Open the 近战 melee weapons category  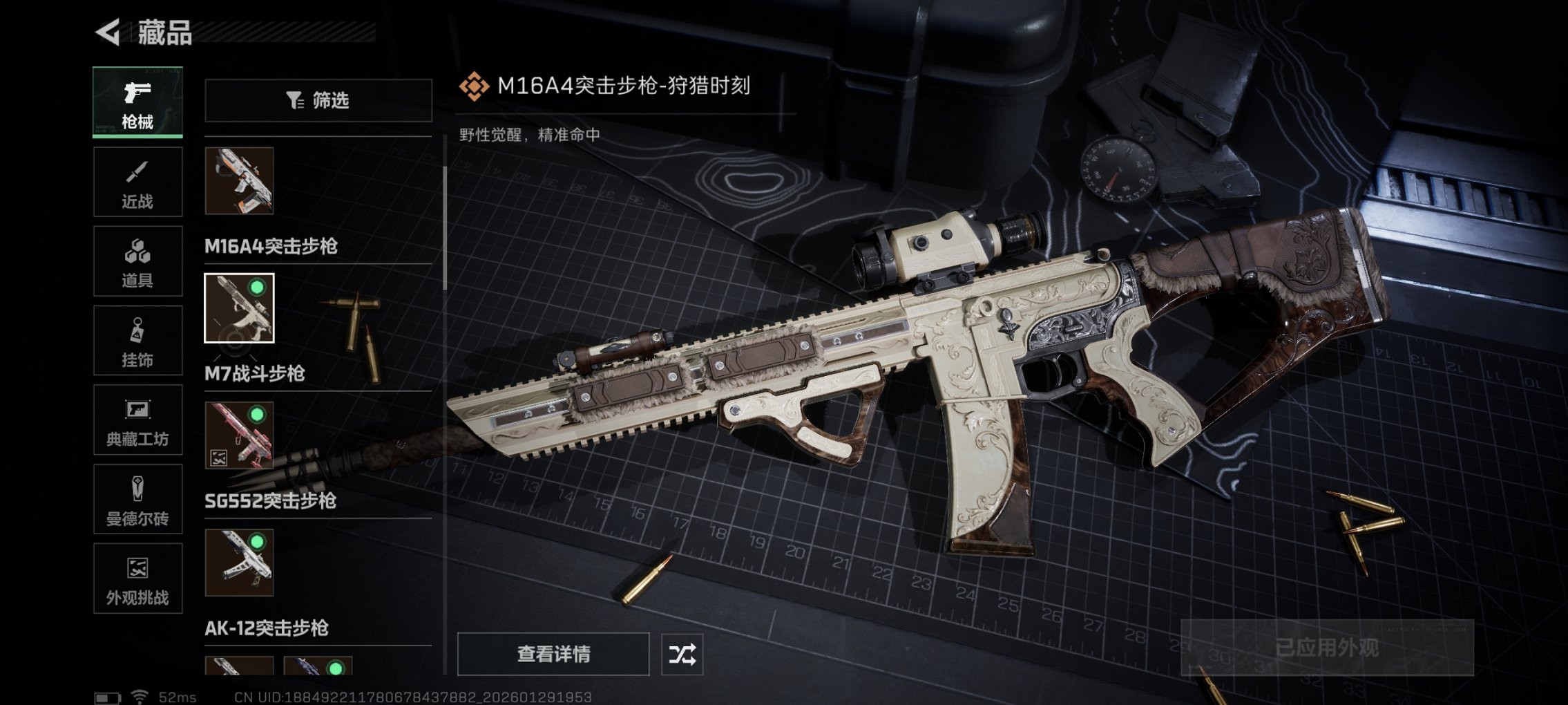tap(137, 181)
